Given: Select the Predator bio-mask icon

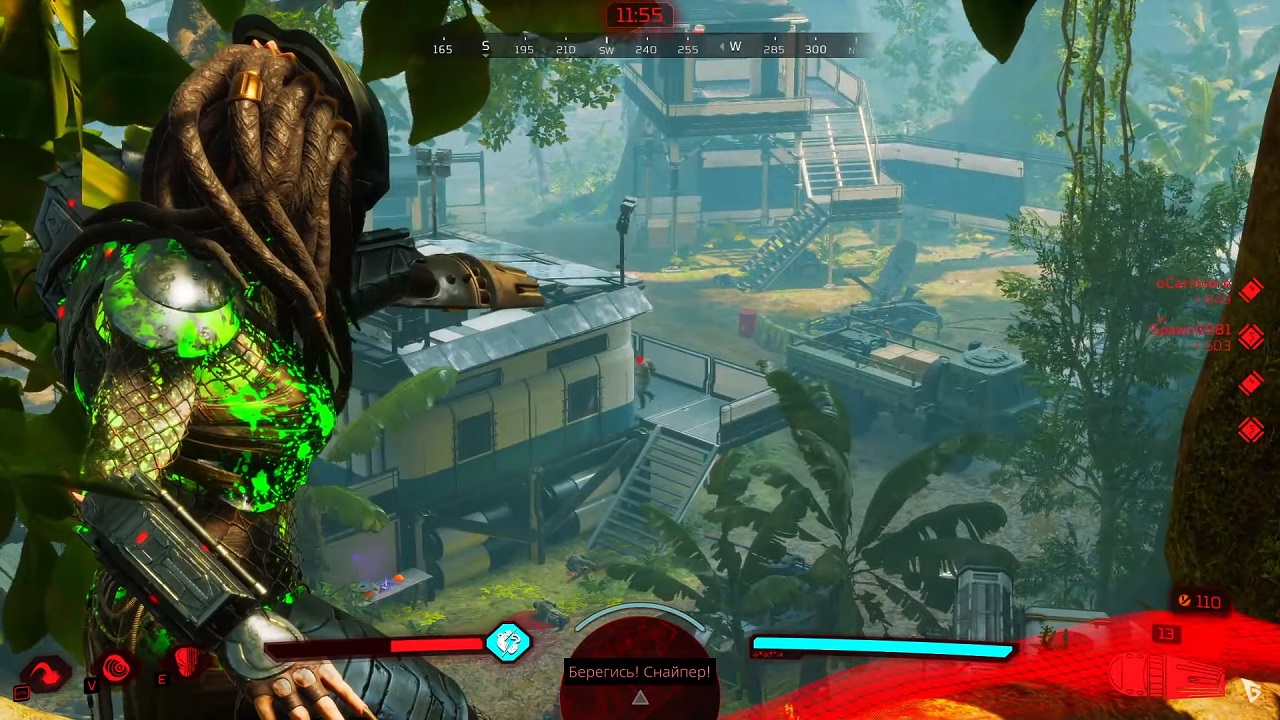Looking at the screenshot, I should [187, 660].
